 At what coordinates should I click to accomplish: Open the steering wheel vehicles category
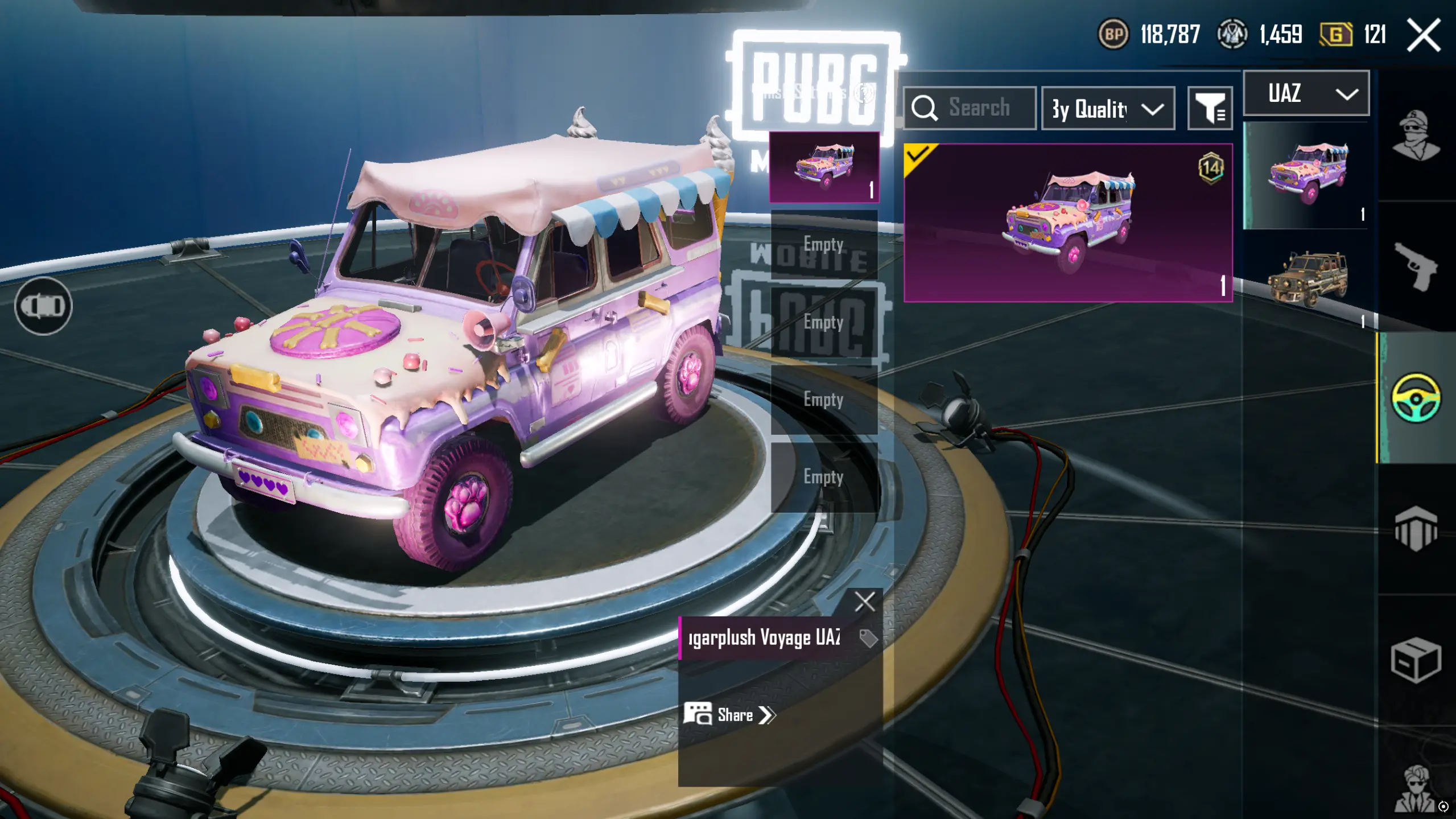[x=1416, y=397]
